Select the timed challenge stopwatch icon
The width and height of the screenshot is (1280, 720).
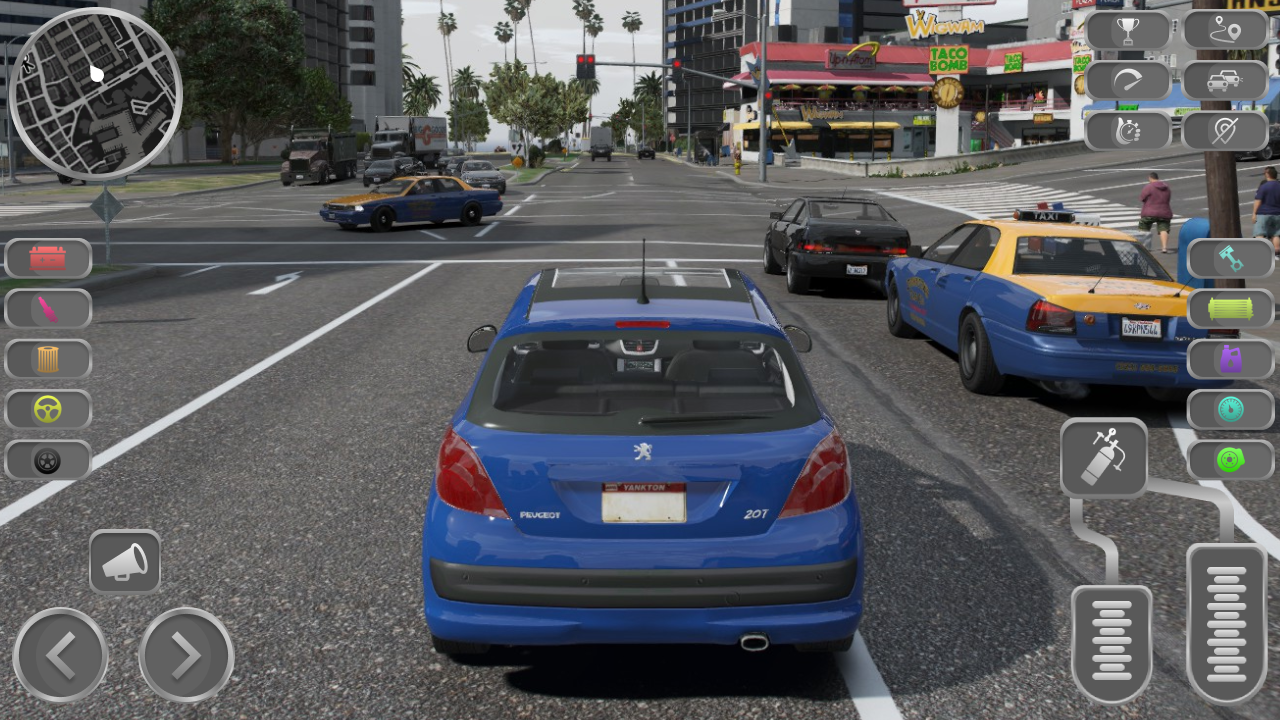pos(1128,130)
